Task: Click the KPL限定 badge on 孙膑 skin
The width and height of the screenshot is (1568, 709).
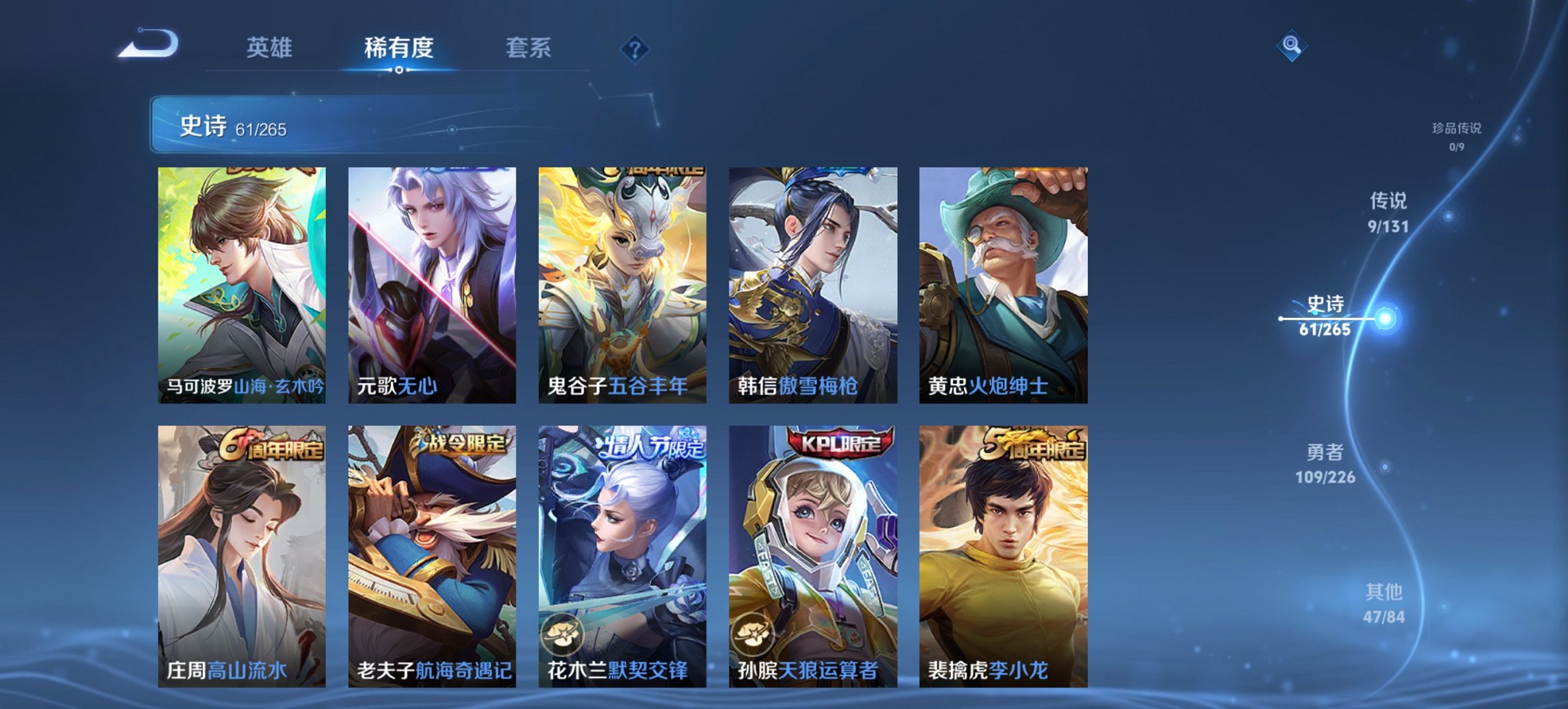Action: tap(840, 444)
